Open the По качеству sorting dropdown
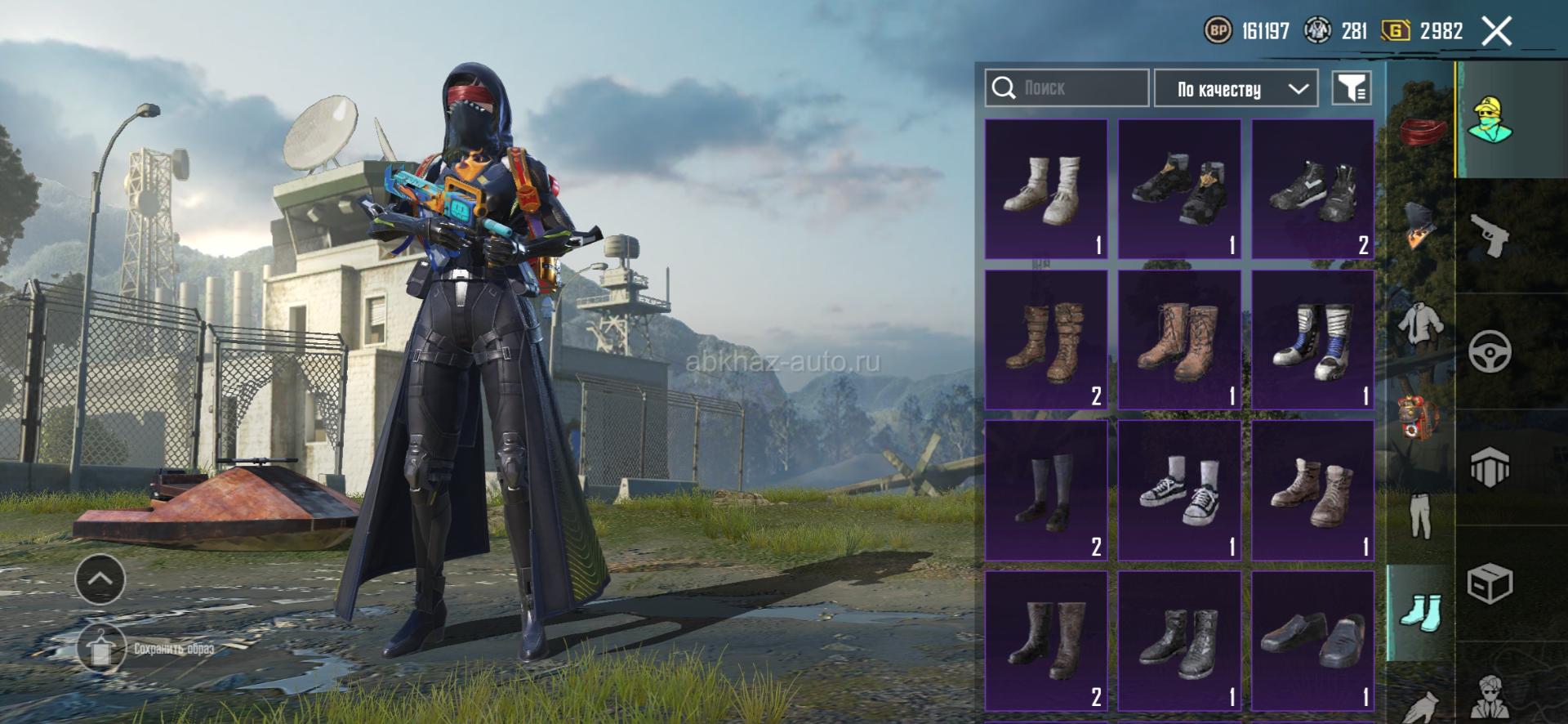 [x=1235, y=88]
